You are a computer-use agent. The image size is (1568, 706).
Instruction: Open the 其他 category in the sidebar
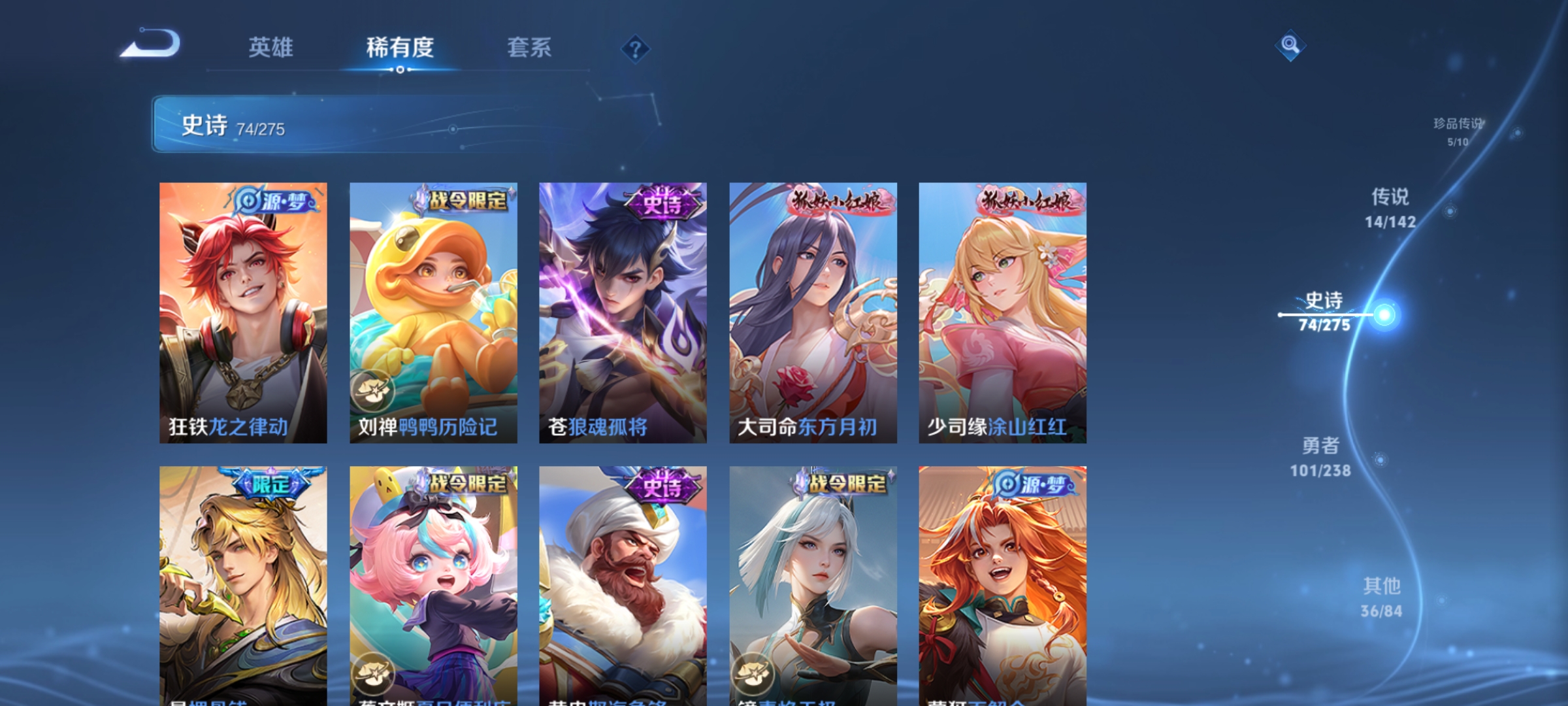pos(1380,596)
